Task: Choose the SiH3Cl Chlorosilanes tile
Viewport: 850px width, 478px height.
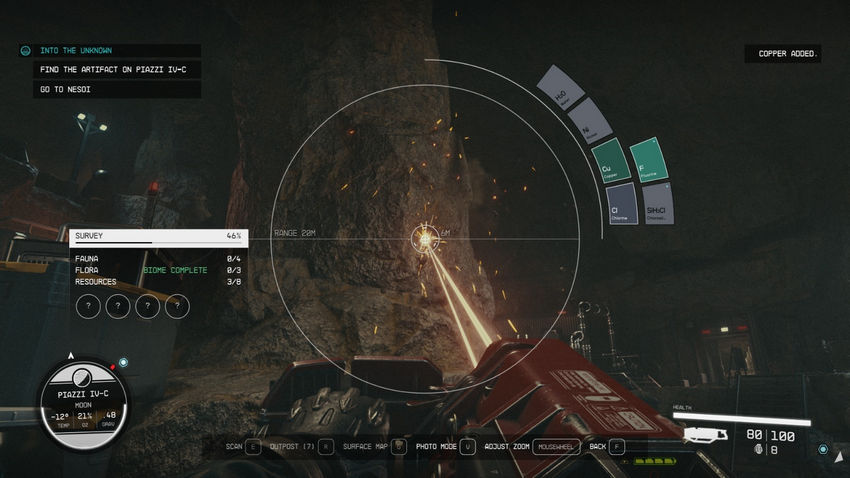Action: [657, 203]
